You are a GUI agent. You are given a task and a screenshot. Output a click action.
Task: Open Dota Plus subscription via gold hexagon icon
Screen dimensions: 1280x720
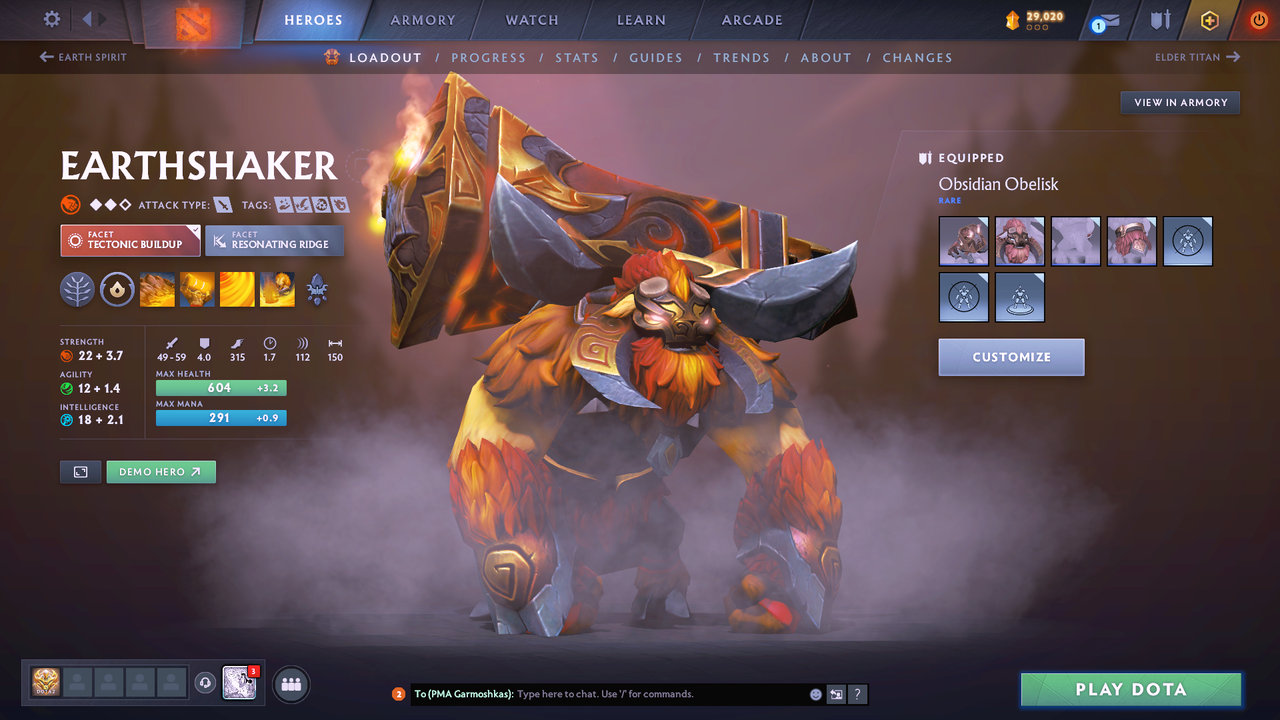tap(1209, 20)
